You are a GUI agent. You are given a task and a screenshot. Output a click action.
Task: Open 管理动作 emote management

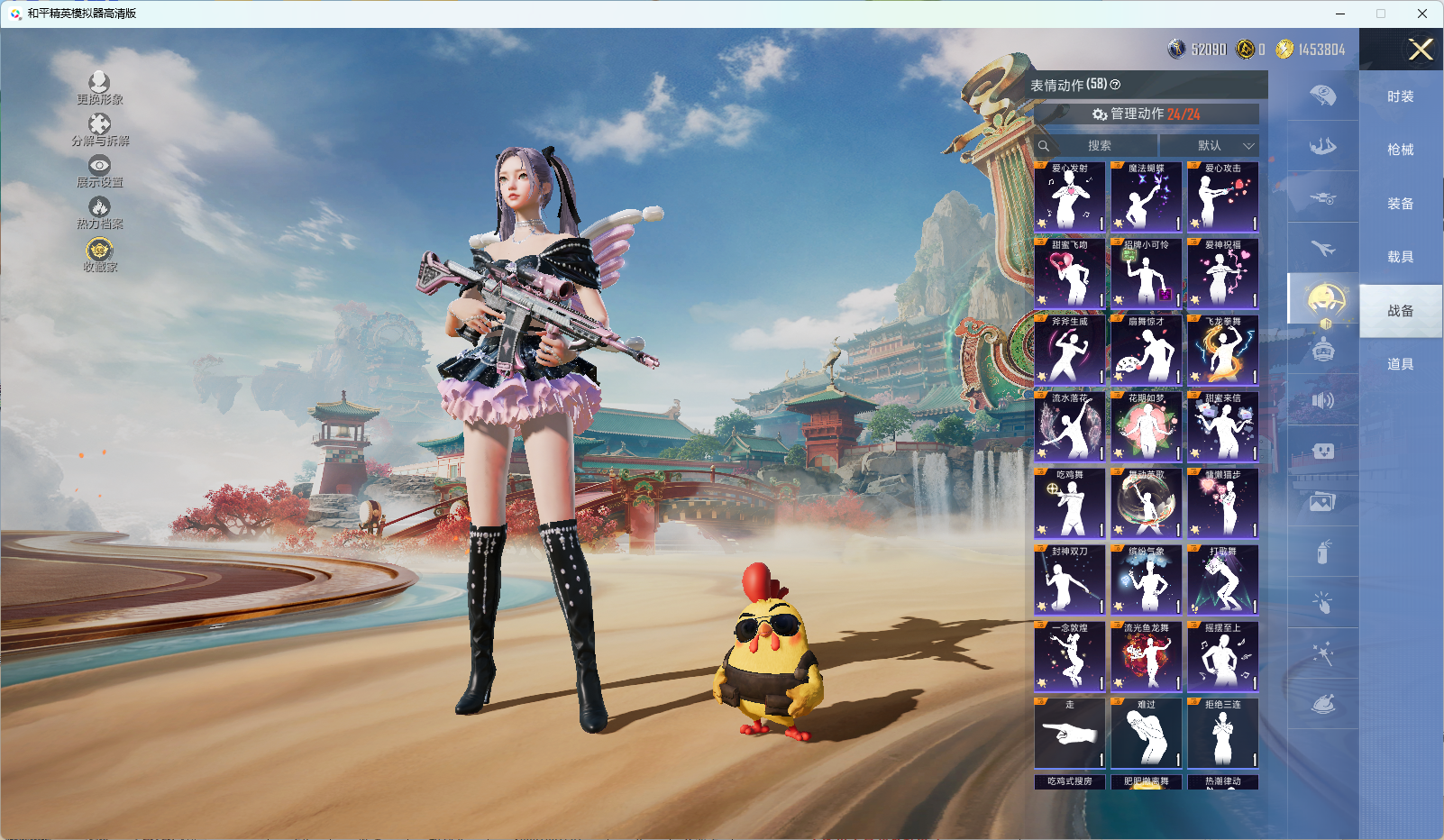coord(1146,114)
